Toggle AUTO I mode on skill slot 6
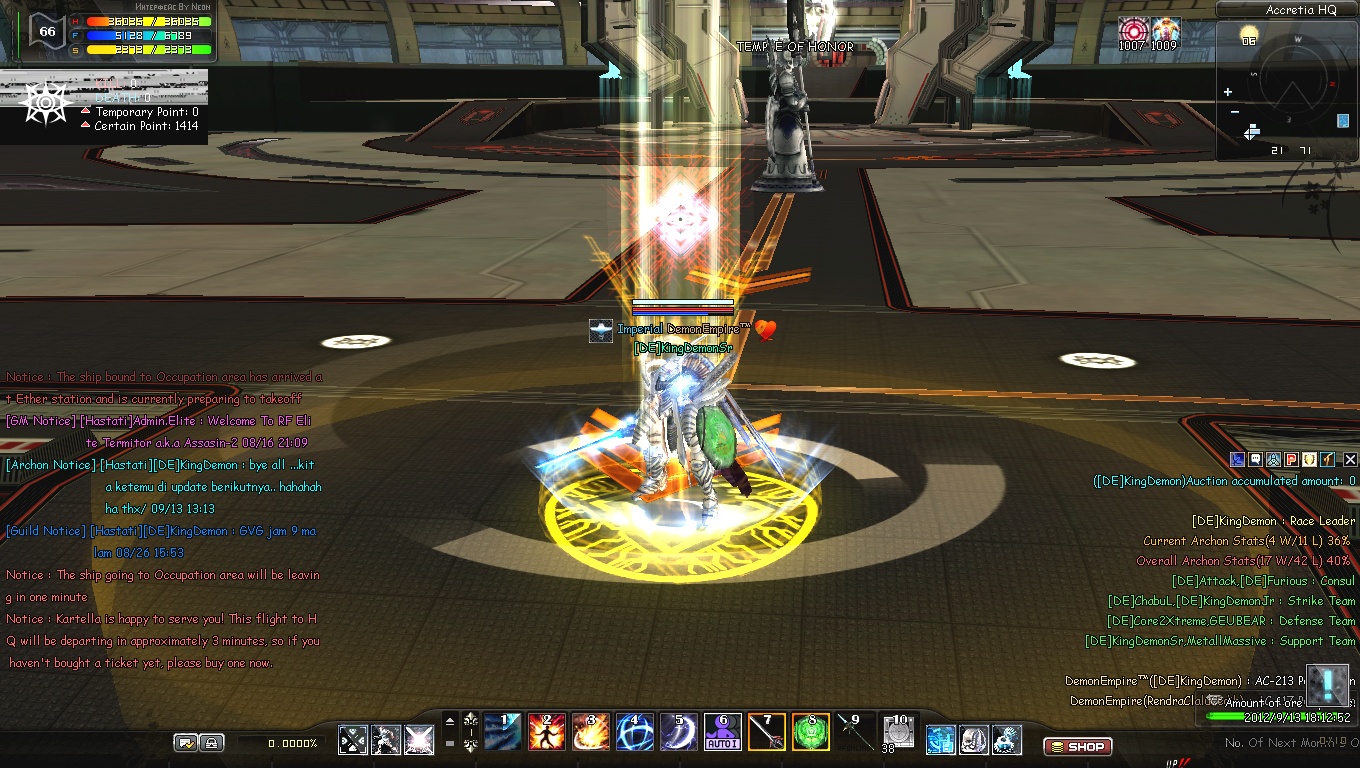 click(x=722, y=743)
